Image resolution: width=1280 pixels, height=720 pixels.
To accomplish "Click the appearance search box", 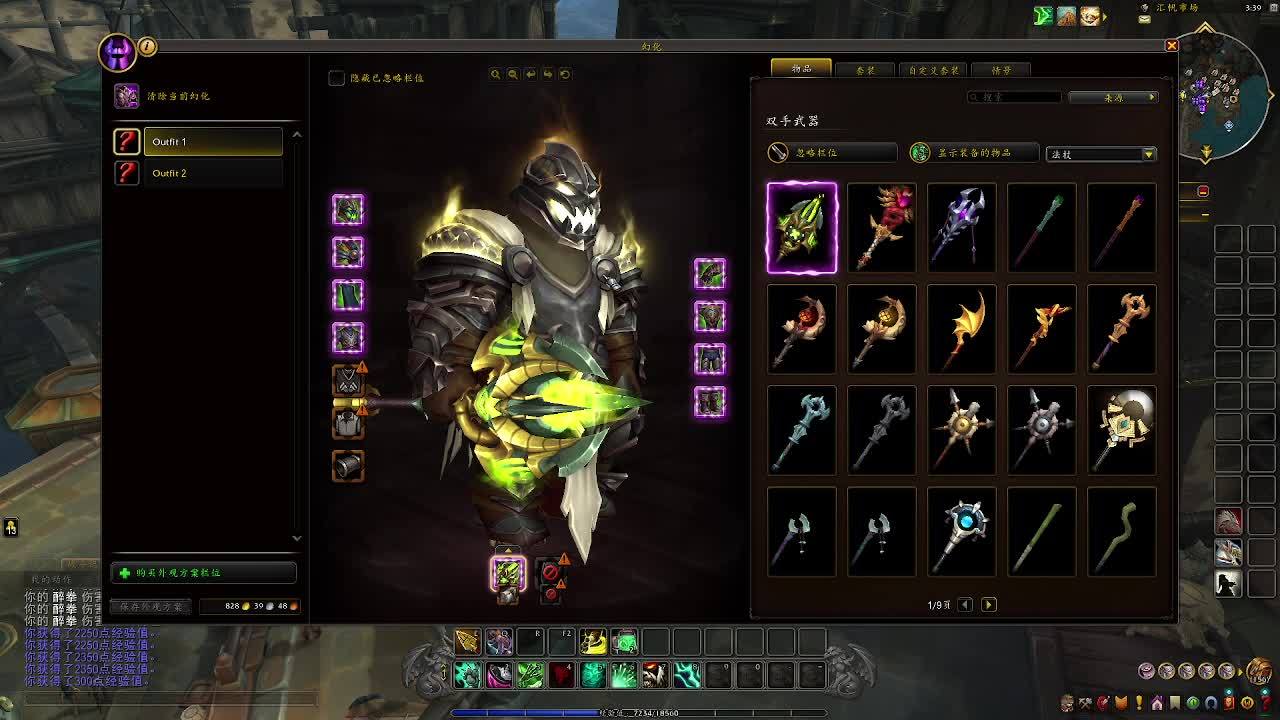I will click(x=1015, y=97).
